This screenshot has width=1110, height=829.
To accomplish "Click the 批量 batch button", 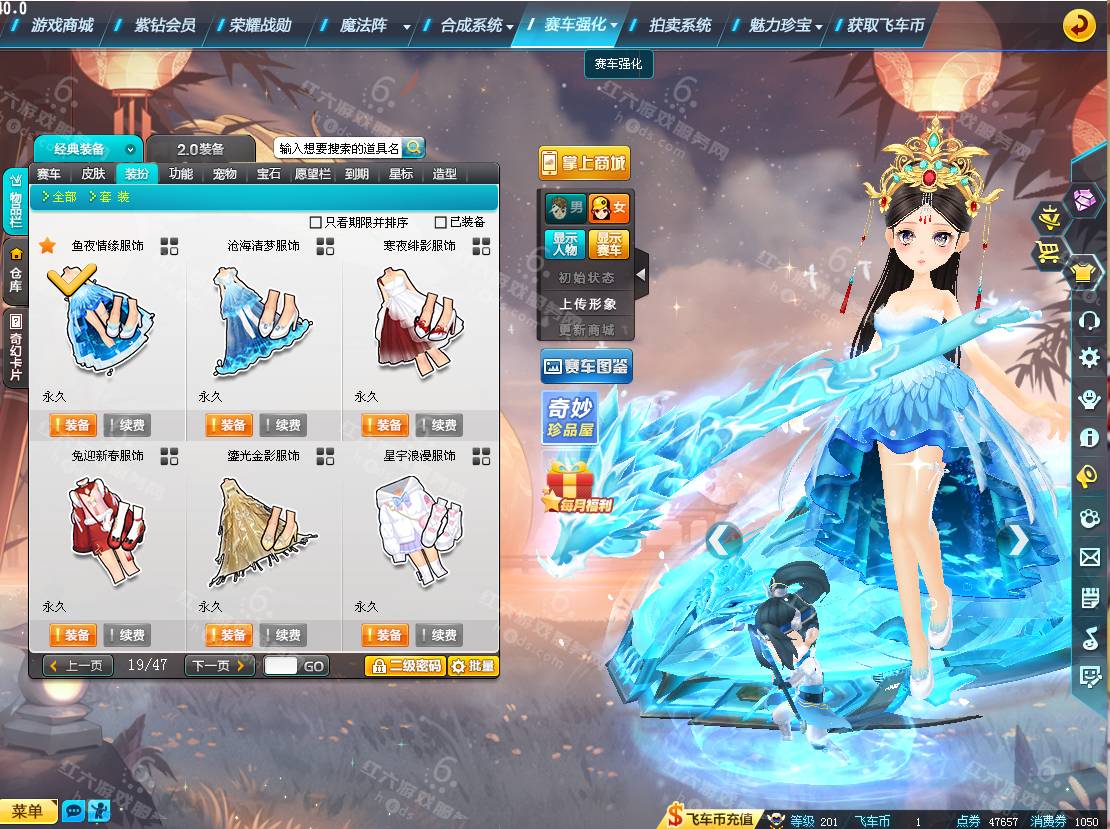I will (473, 666).
